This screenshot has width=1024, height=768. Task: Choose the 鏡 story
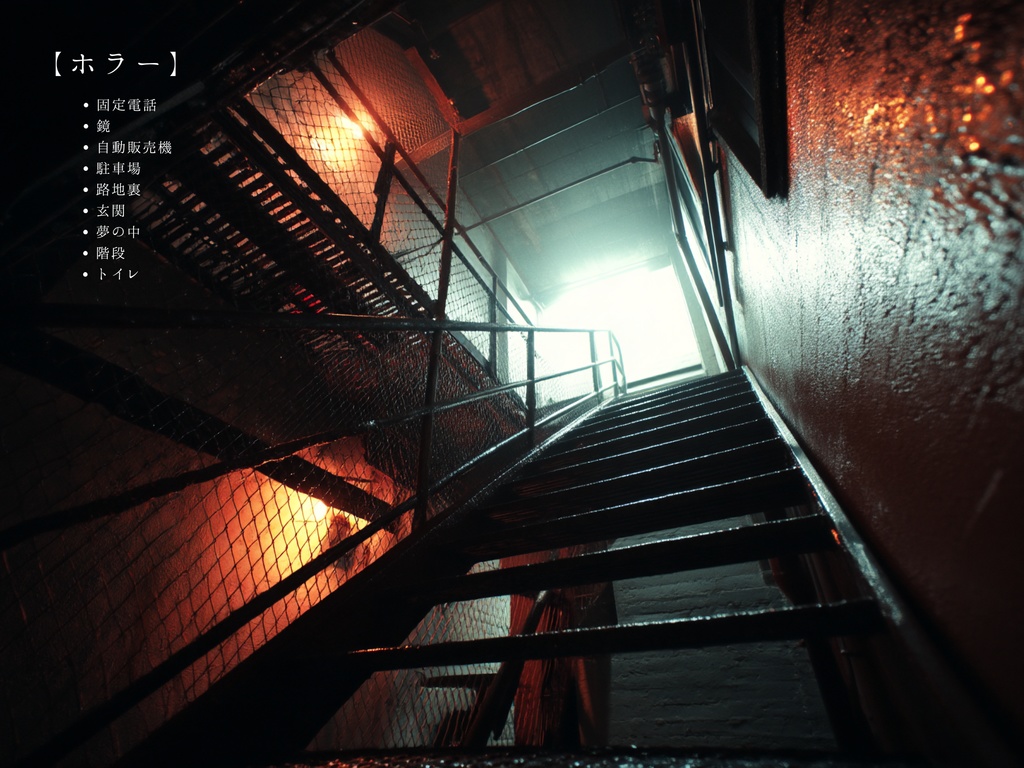104,126
